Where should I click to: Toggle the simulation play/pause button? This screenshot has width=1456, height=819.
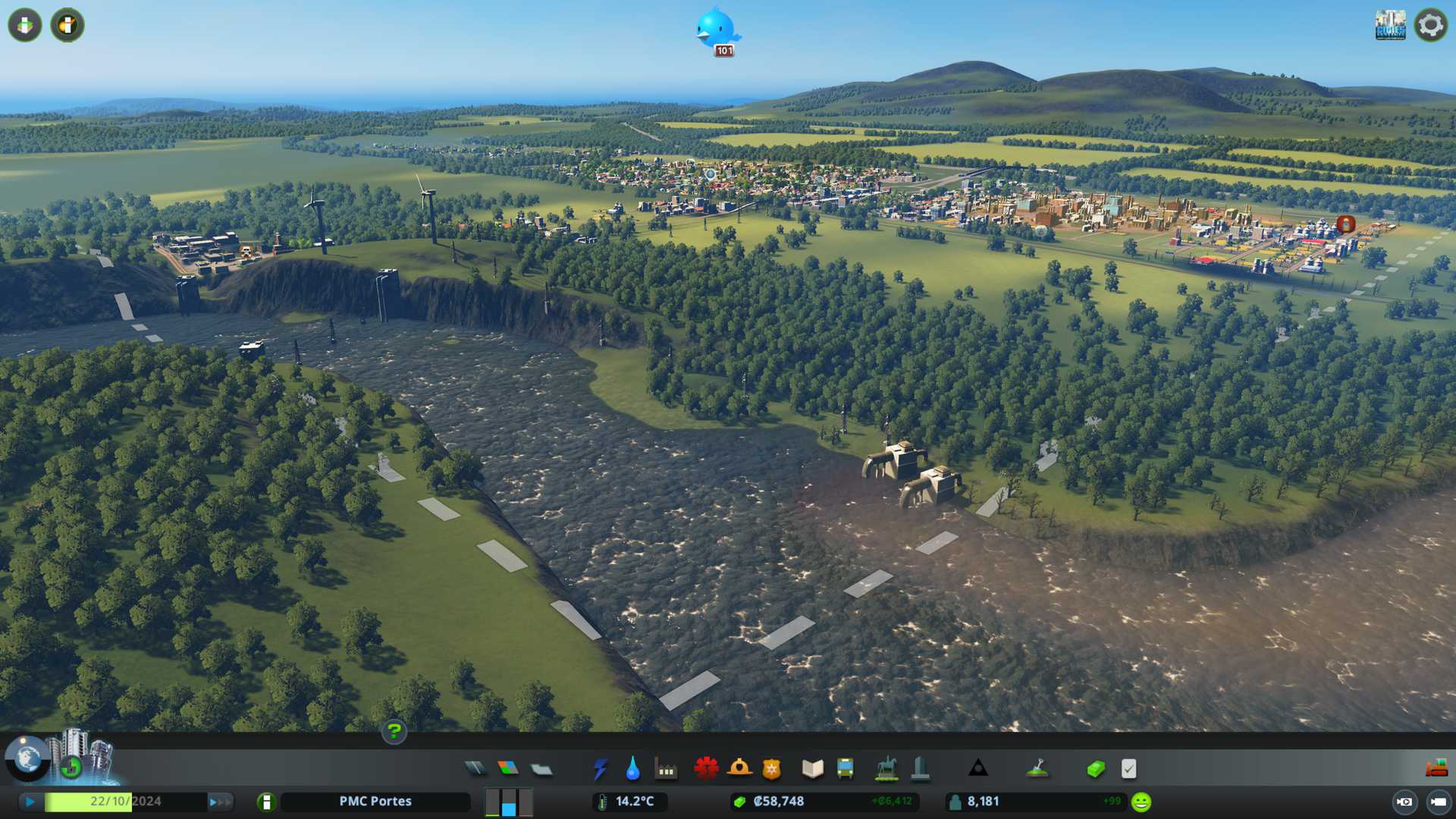[x=30, y=802]
